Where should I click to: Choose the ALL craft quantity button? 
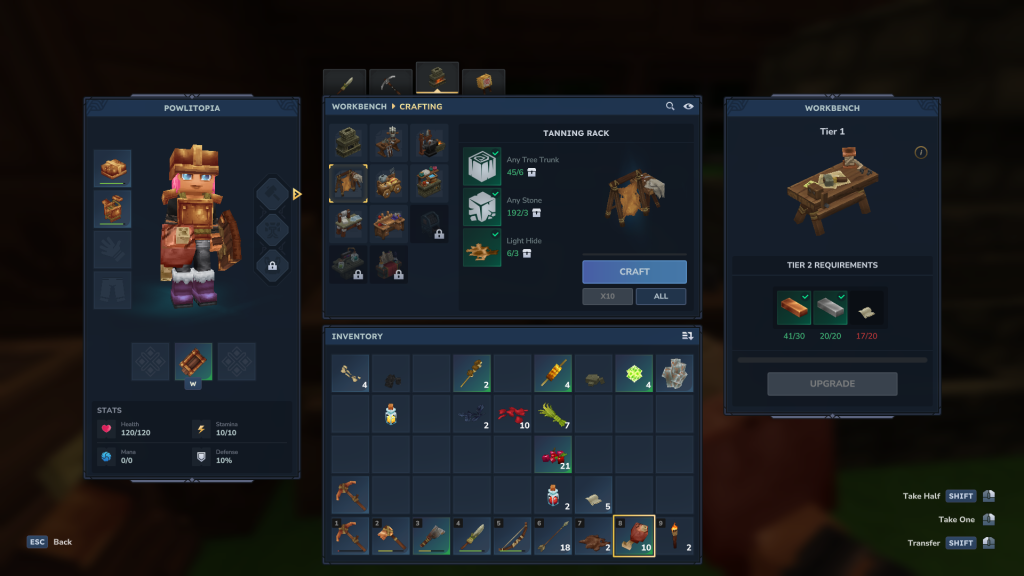click(660, 297)
